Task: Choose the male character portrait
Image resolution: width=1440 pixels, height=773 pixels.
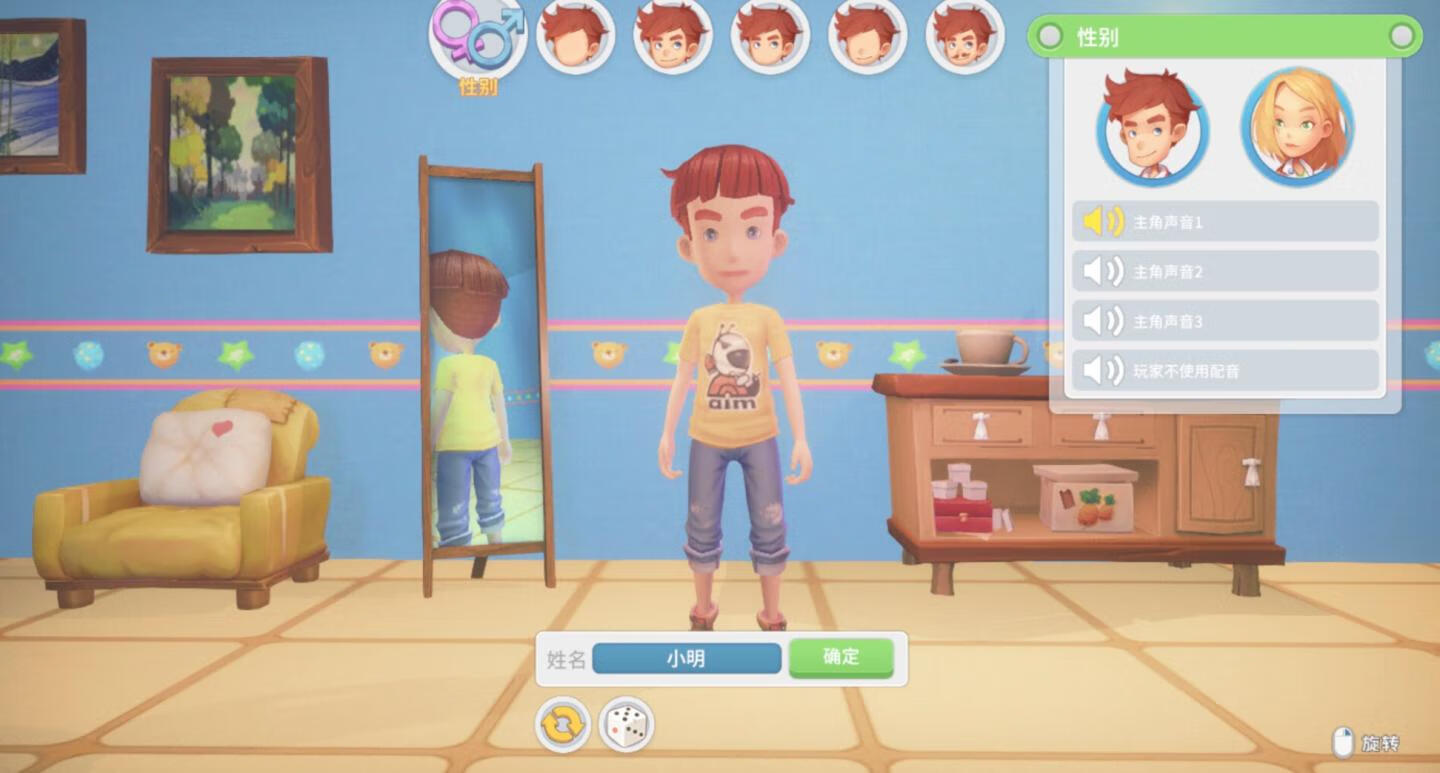Action: pyautogui.click(x=1152, y=126)
